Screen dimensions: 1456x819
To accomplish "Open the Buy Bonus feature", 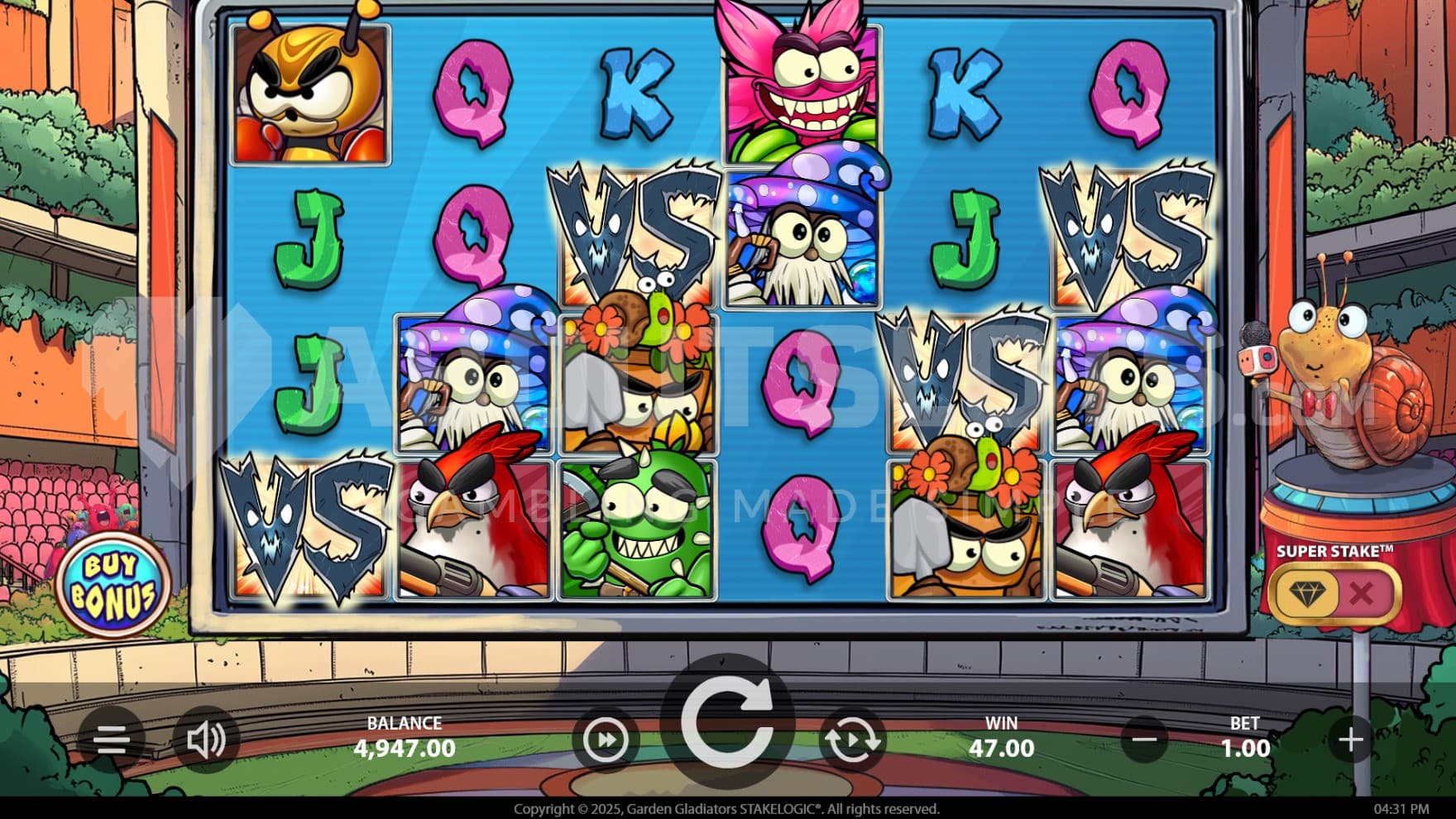I will [113, 585].
